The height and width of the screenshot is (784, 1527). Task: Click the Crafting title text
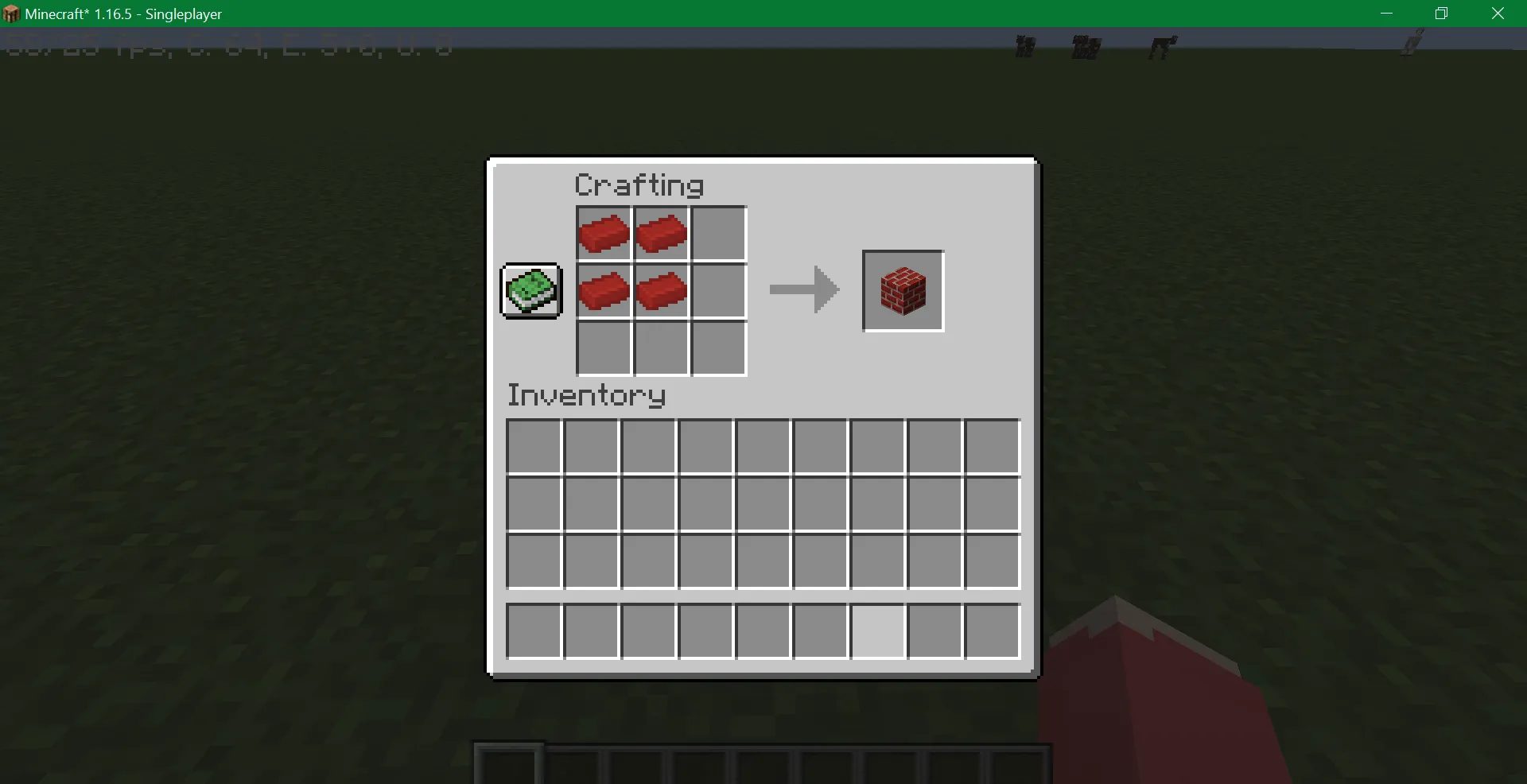639,184
